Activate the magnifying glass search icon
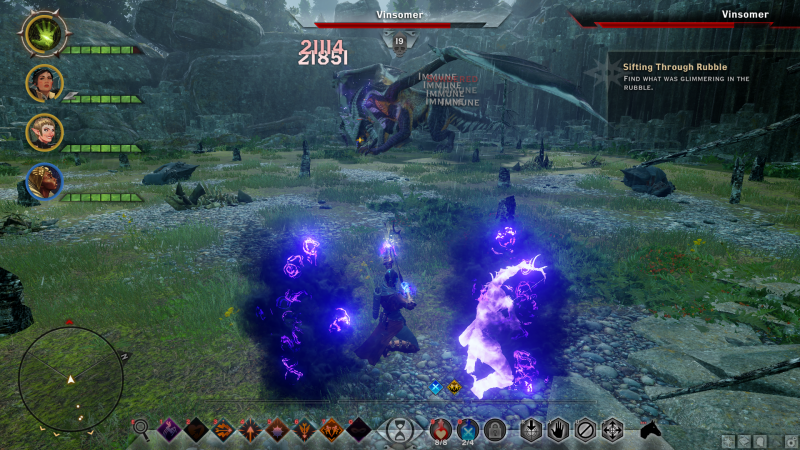The image size is (800, 450). coord(141,430)
